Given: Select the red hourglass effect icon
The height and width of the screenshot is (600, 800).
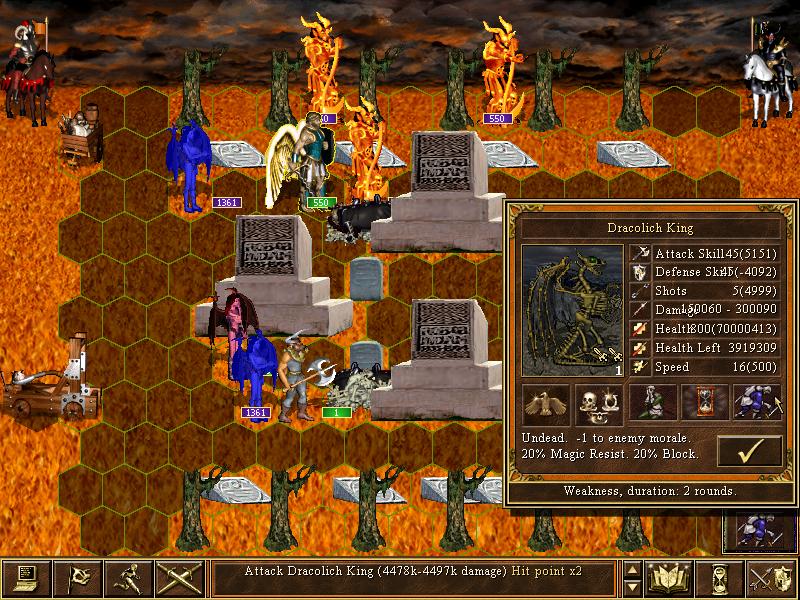Looking at the screenshot, I should pyautogui.click(x=702, y=402).
